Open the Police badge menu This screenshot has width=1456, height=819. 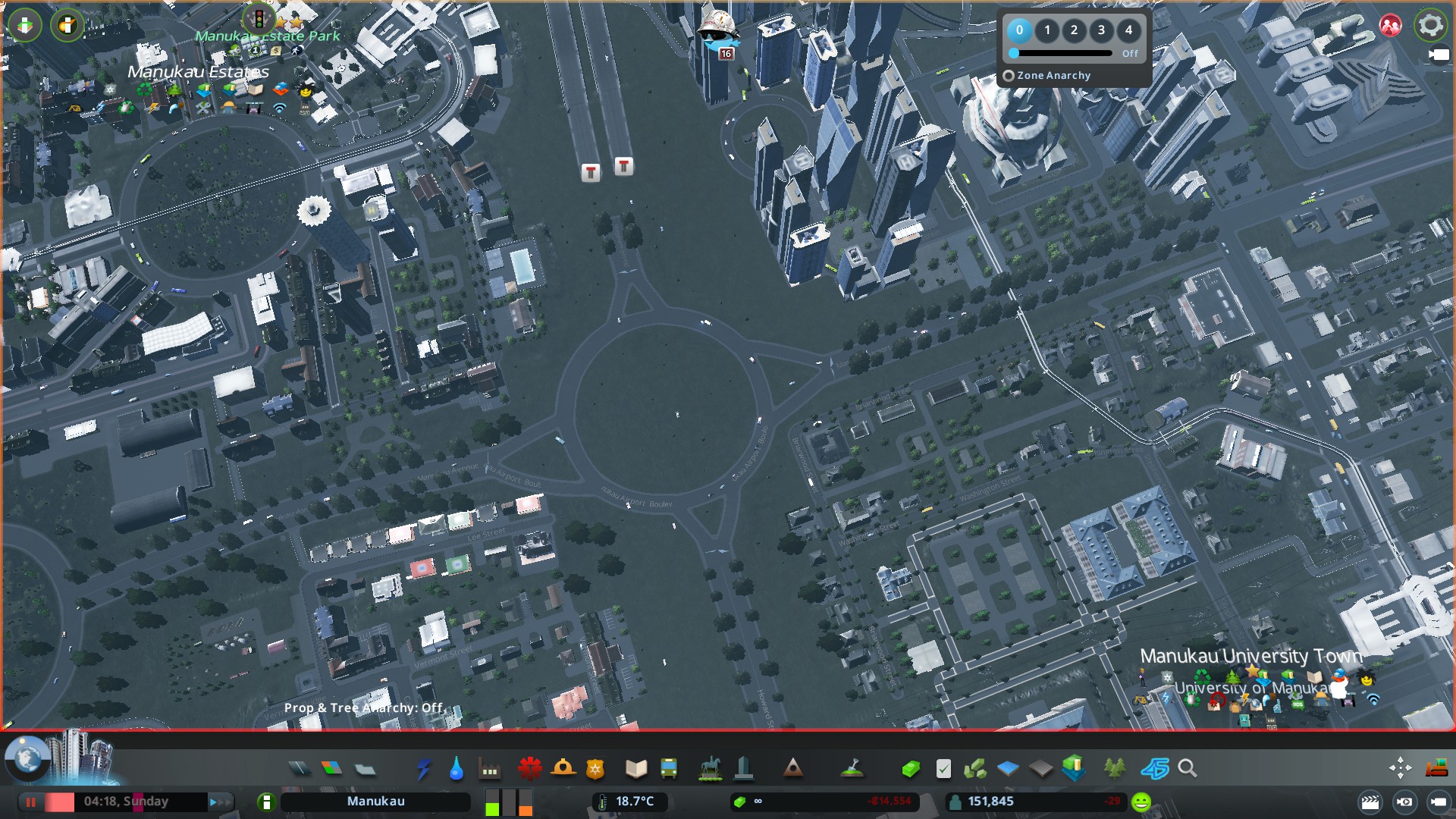595,769
